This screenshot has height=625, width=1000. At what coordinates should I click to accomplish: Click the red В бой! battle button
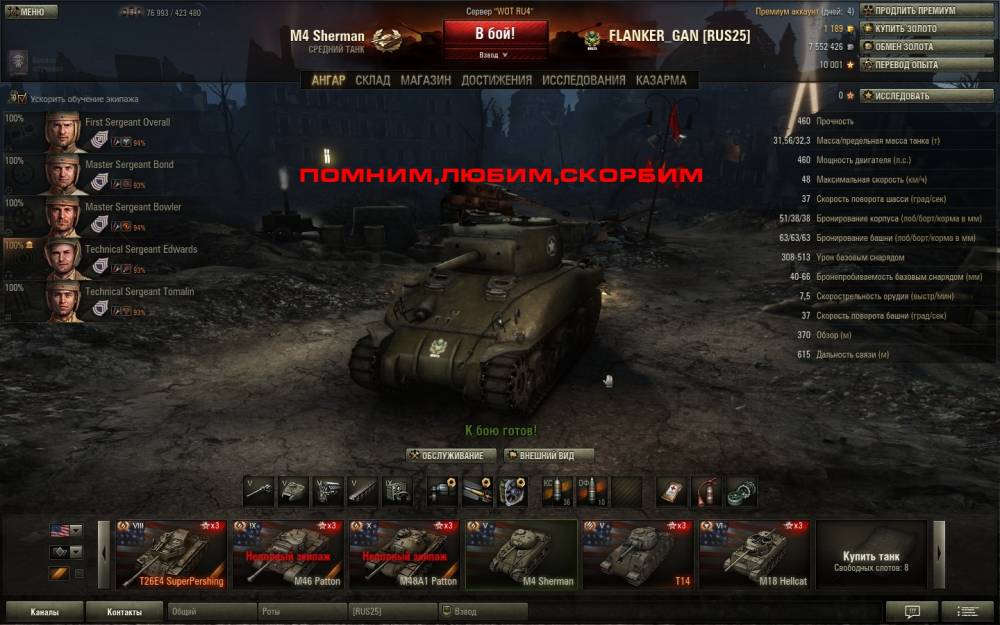[x=495, y=33]
